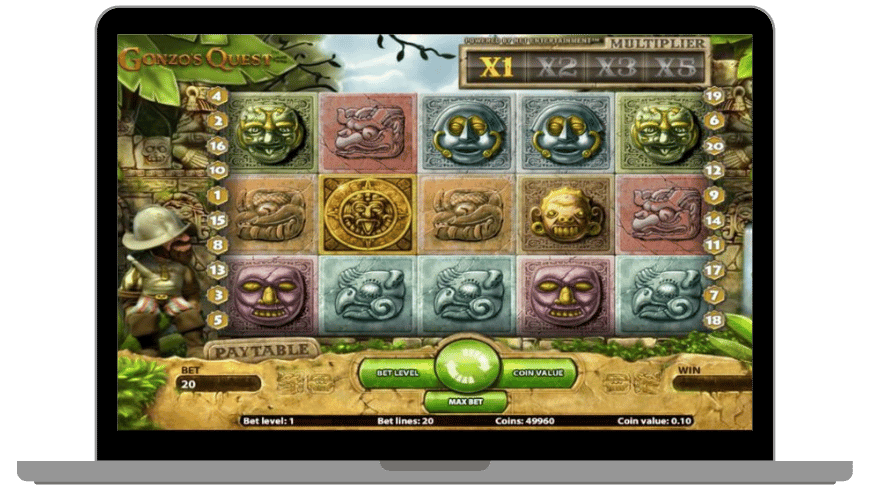The image size is (870, 490).
Task: Highlight payline marker 18
Action: click(713, 320)
